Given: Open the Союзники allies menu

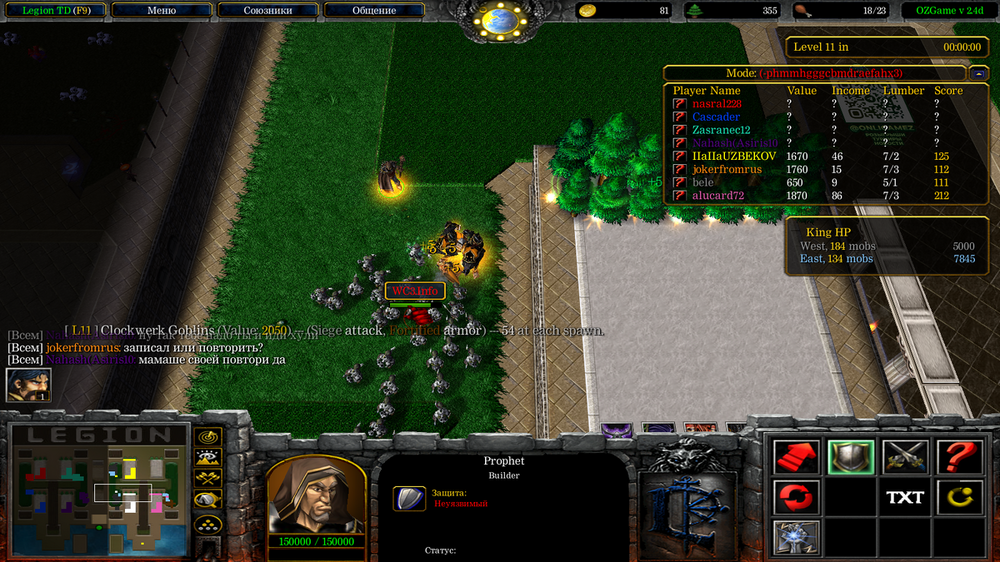Looking at the screenshot, I should [x=267, y=11].
